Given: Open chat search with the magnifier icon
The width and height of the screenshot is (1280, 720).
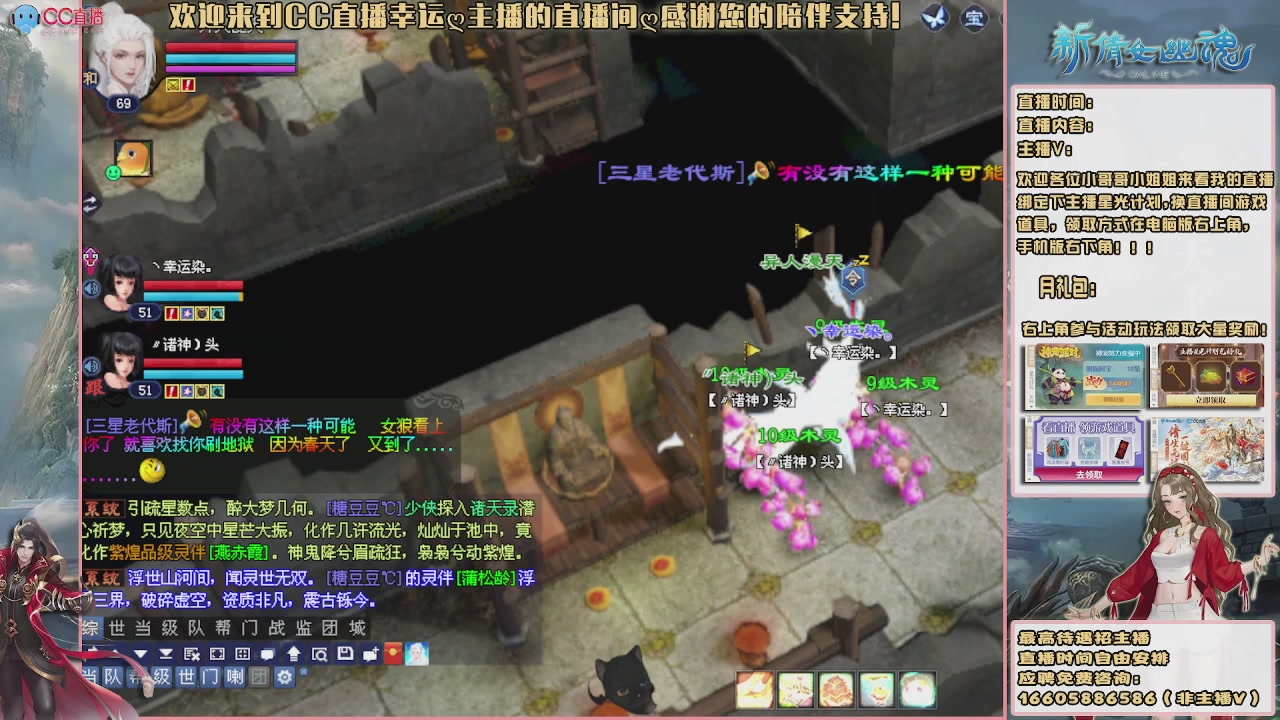Looking at the screenshot, I should click(321, 653).
